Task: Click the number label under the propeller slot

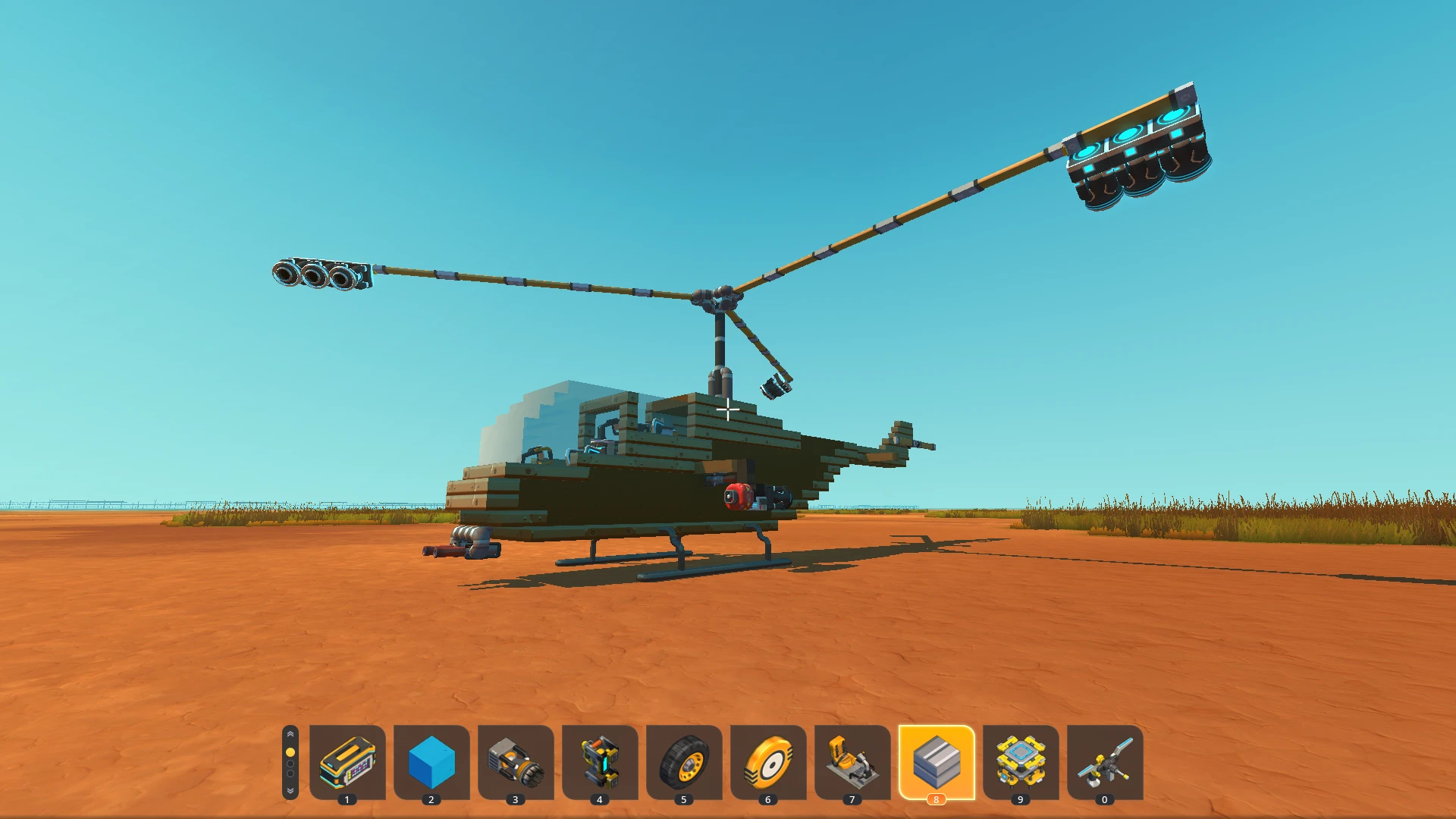Action: click(1105, 799)
